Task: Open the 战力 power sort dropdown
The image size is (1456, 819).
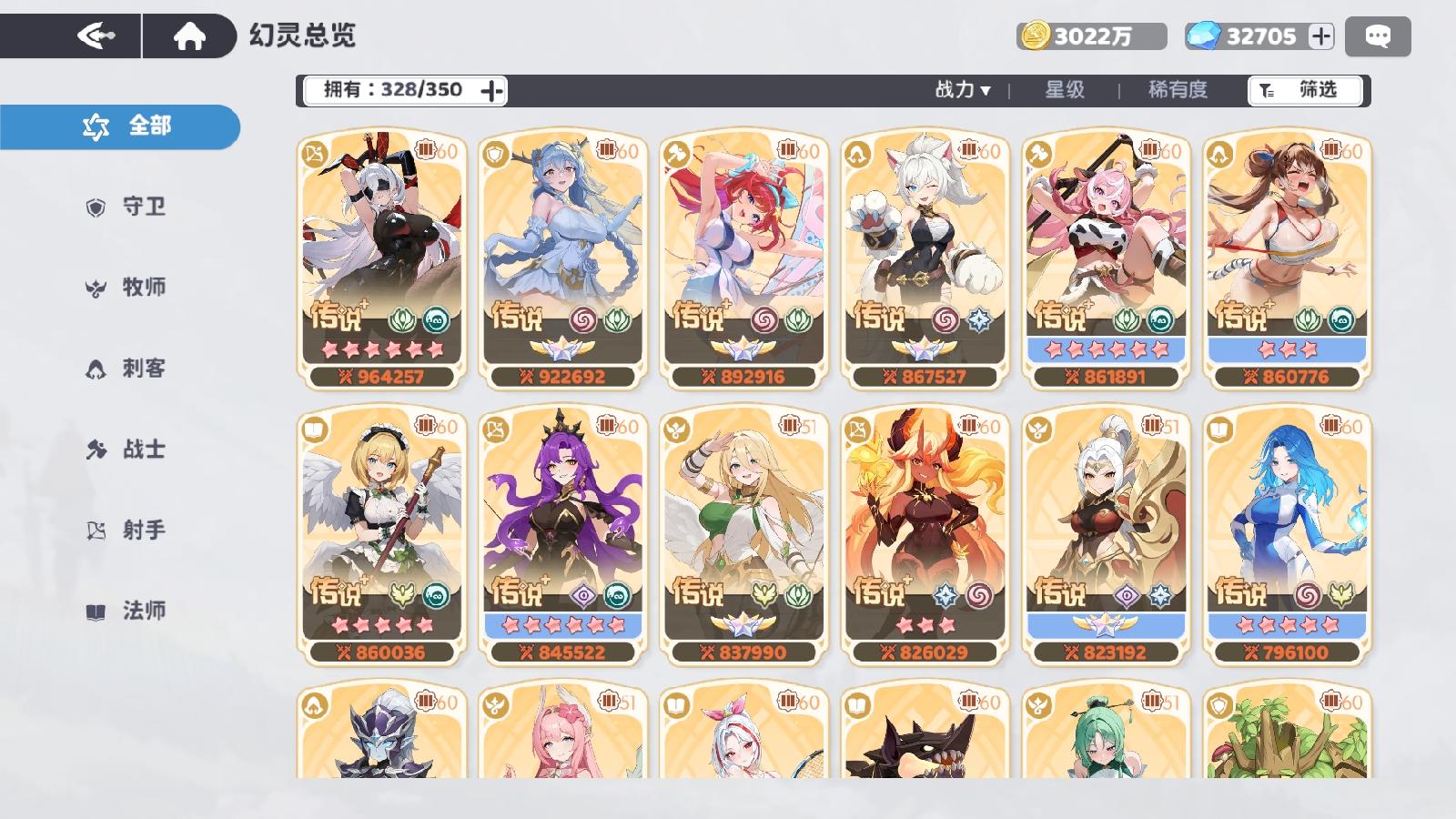Action: 961,90
